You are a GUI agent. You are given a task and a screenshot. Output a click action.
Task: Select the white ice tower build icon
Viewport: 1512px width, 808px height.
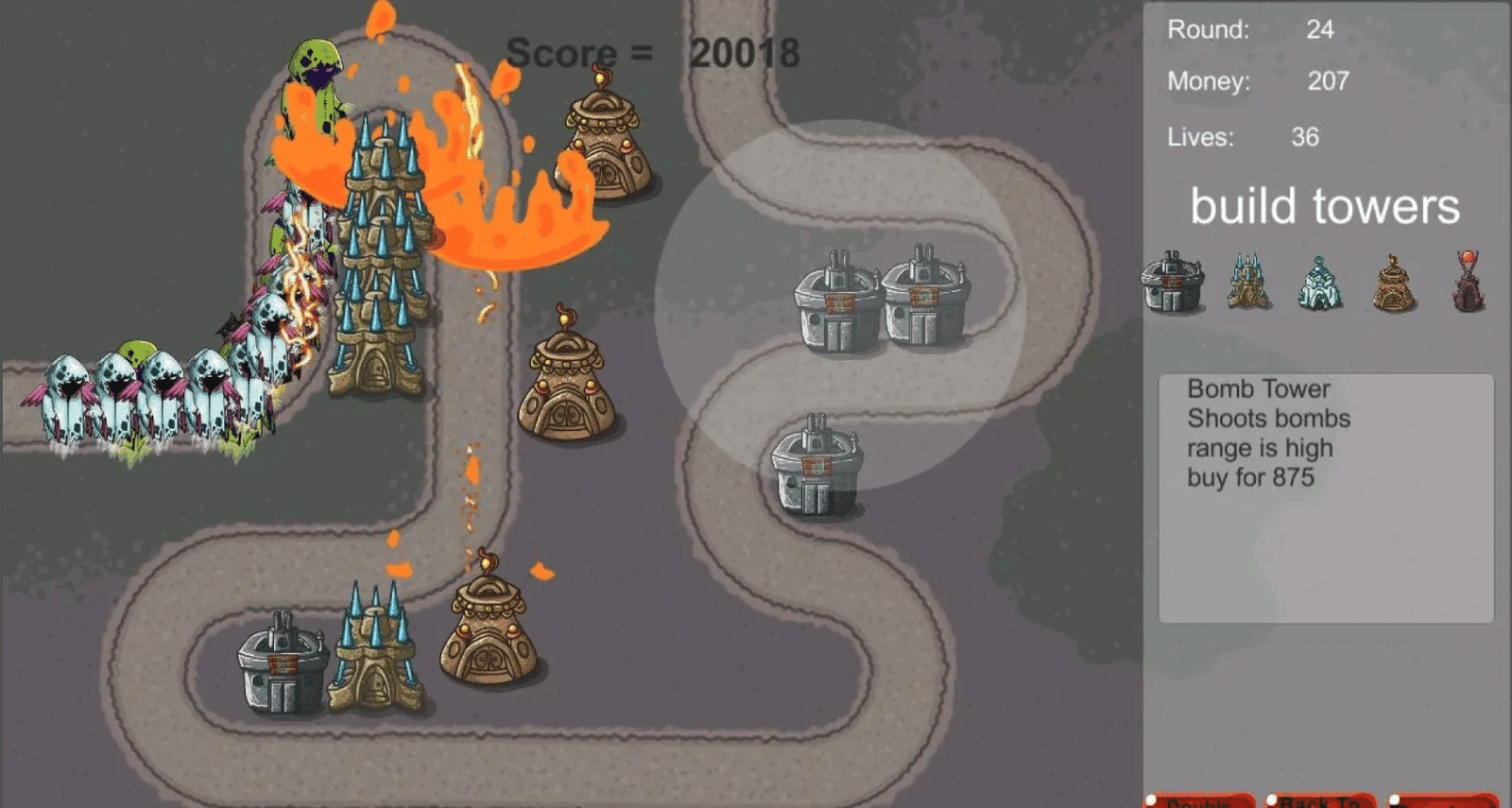click(x=1320, y=284)
